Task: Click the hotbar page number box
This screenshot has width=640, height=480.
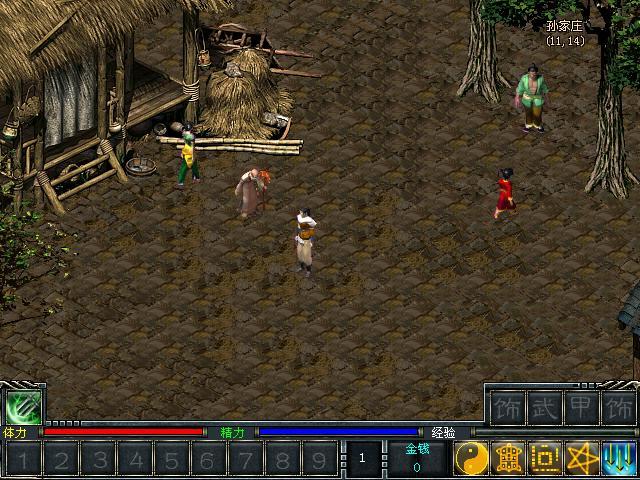Action: pyautogui.click(x=364, y=459)
